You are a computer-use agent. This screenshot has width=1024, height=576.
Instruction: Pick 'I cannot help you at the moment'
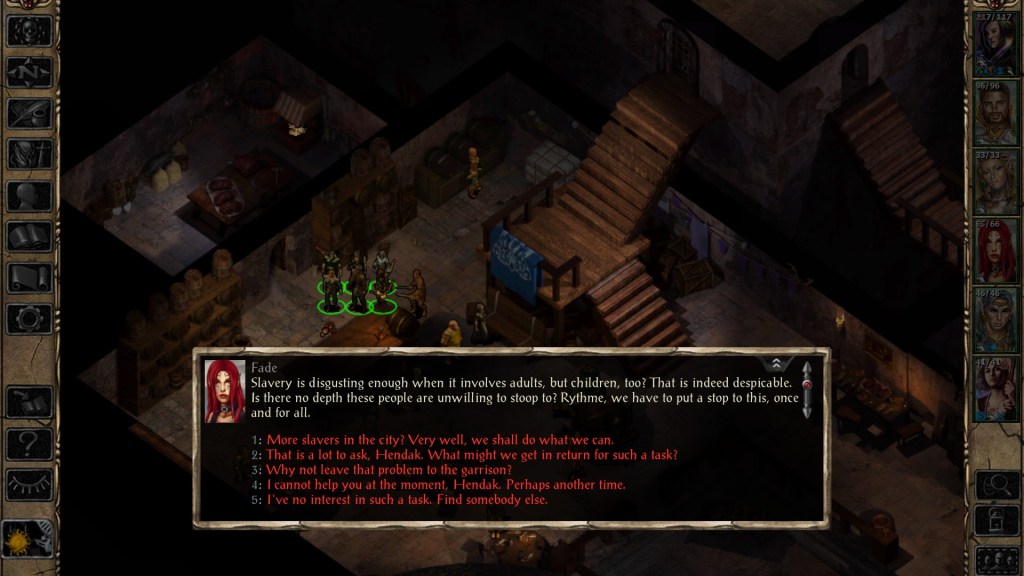click(446, 485)
